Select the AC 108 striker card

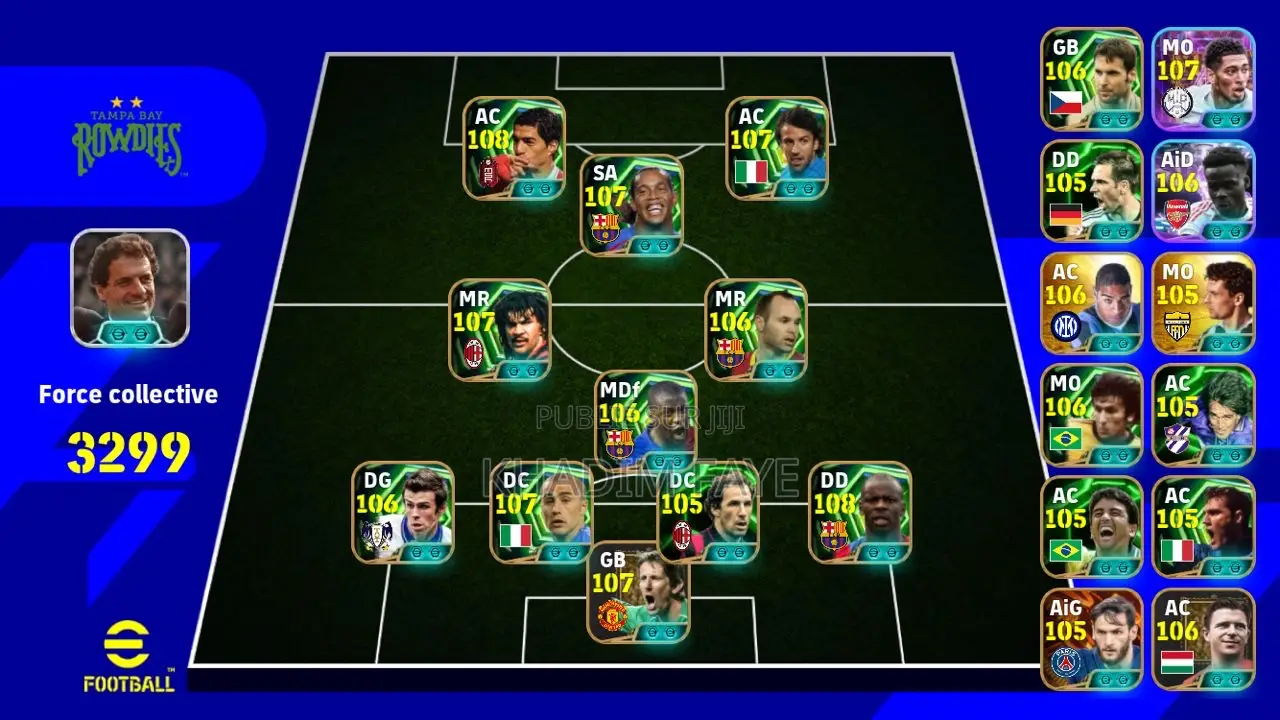click(514, 148)
